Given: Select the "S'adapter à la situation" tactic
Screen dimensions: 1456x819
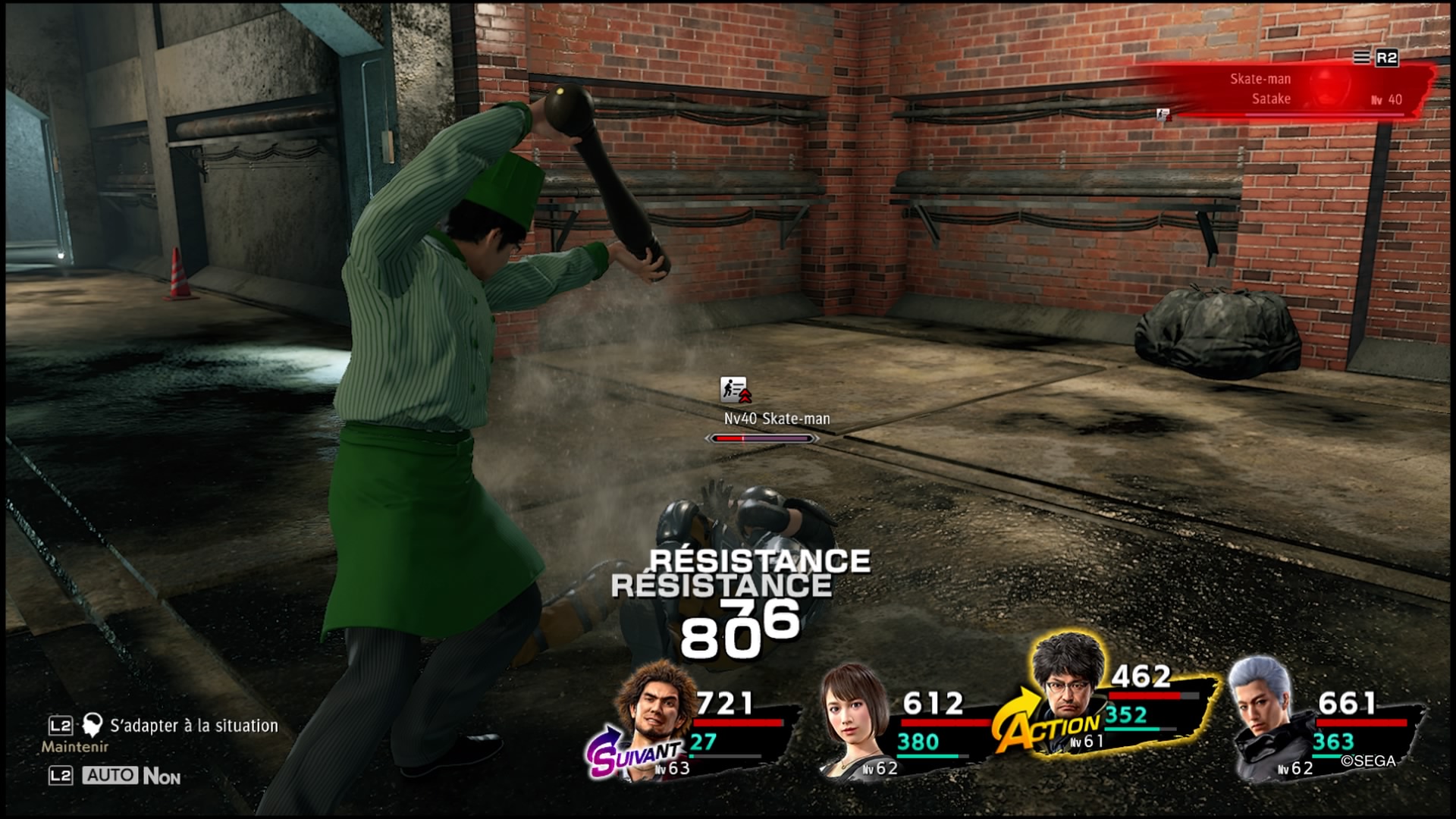Looking at the screenshot, I should pyautogui.click(x=193, y=726).
